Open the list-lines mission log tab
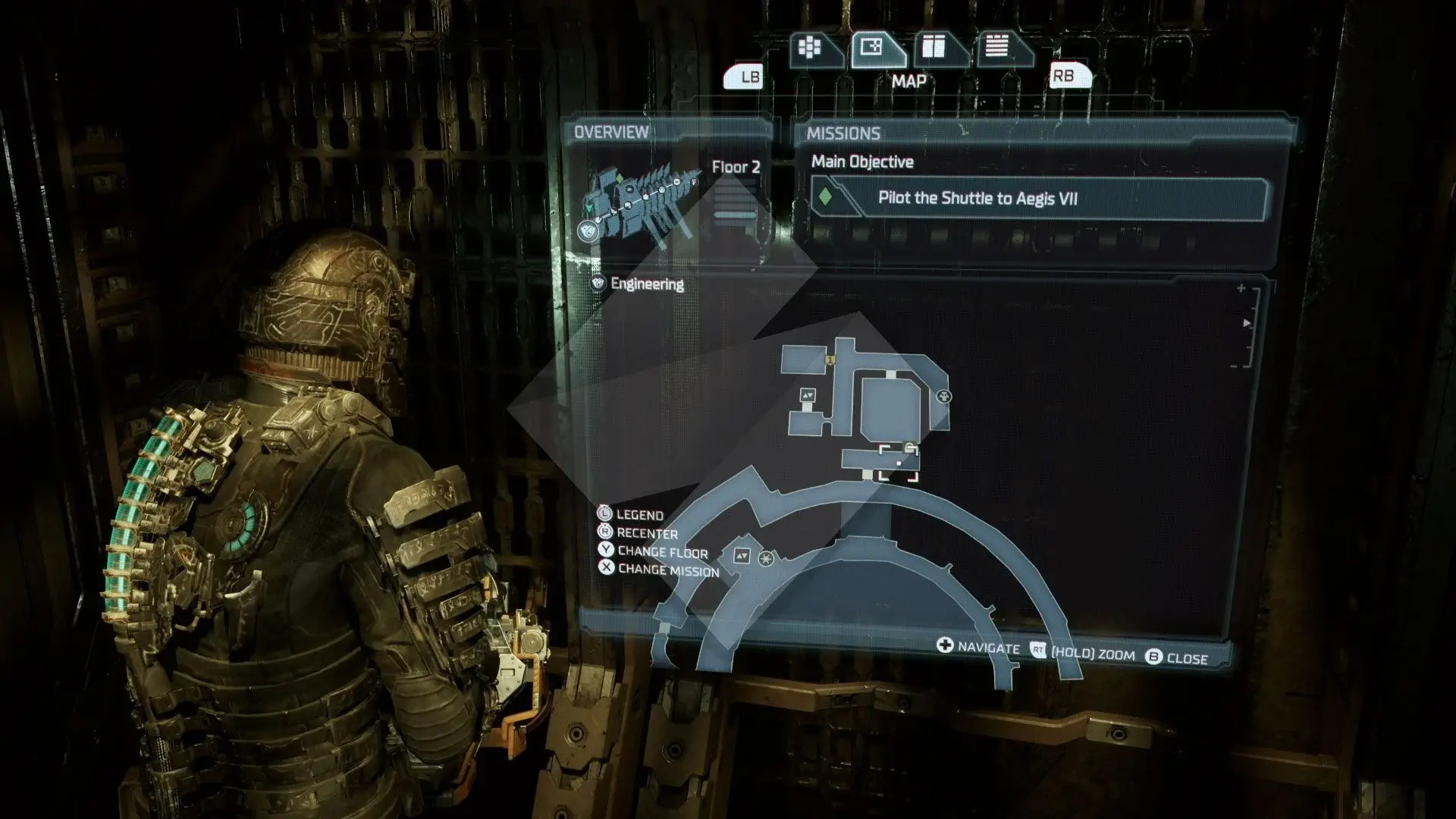Viewport: 1456px width, 819px height. 997,49
